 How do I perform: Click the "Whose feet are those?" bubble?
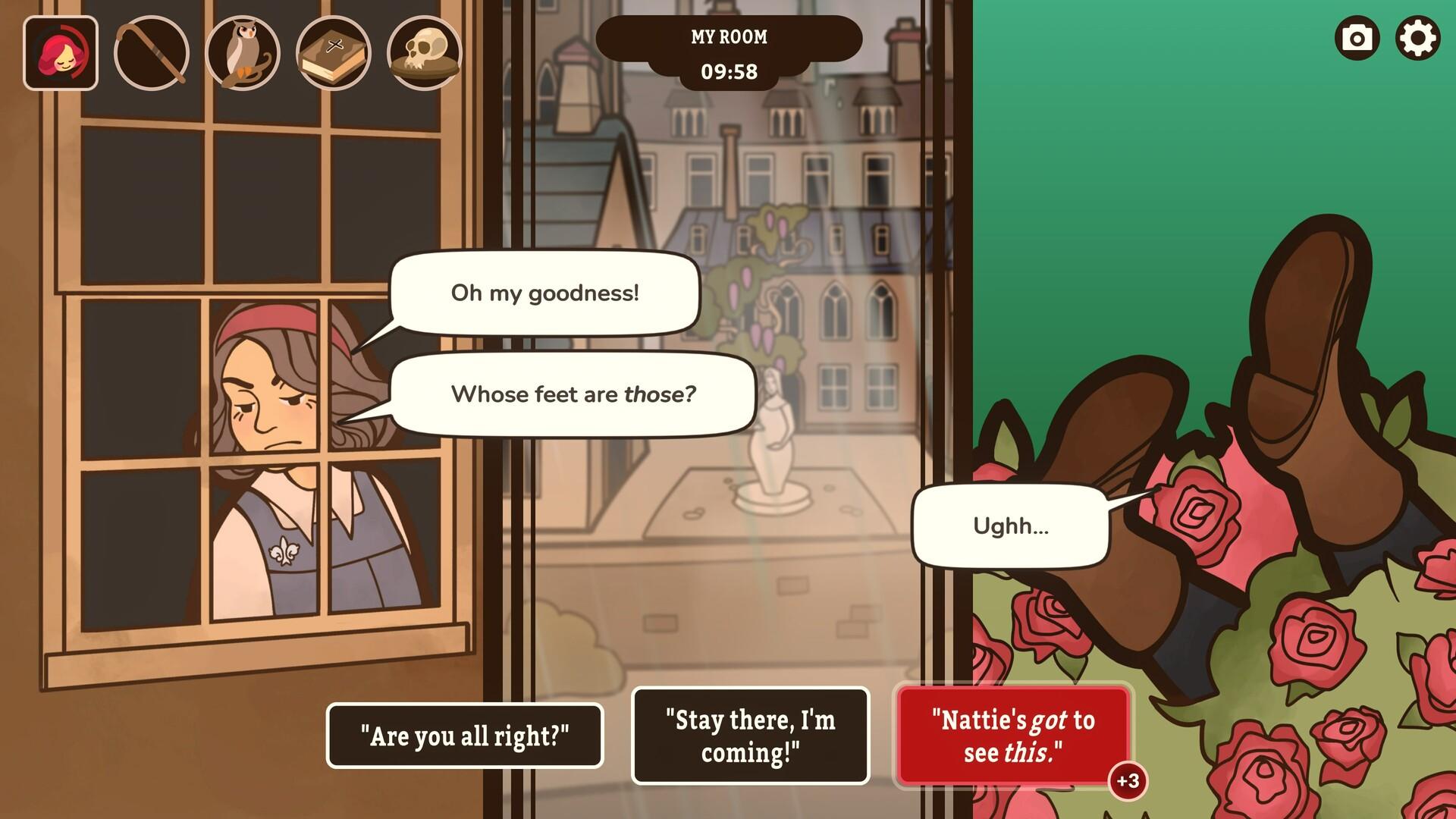(573, 393)
